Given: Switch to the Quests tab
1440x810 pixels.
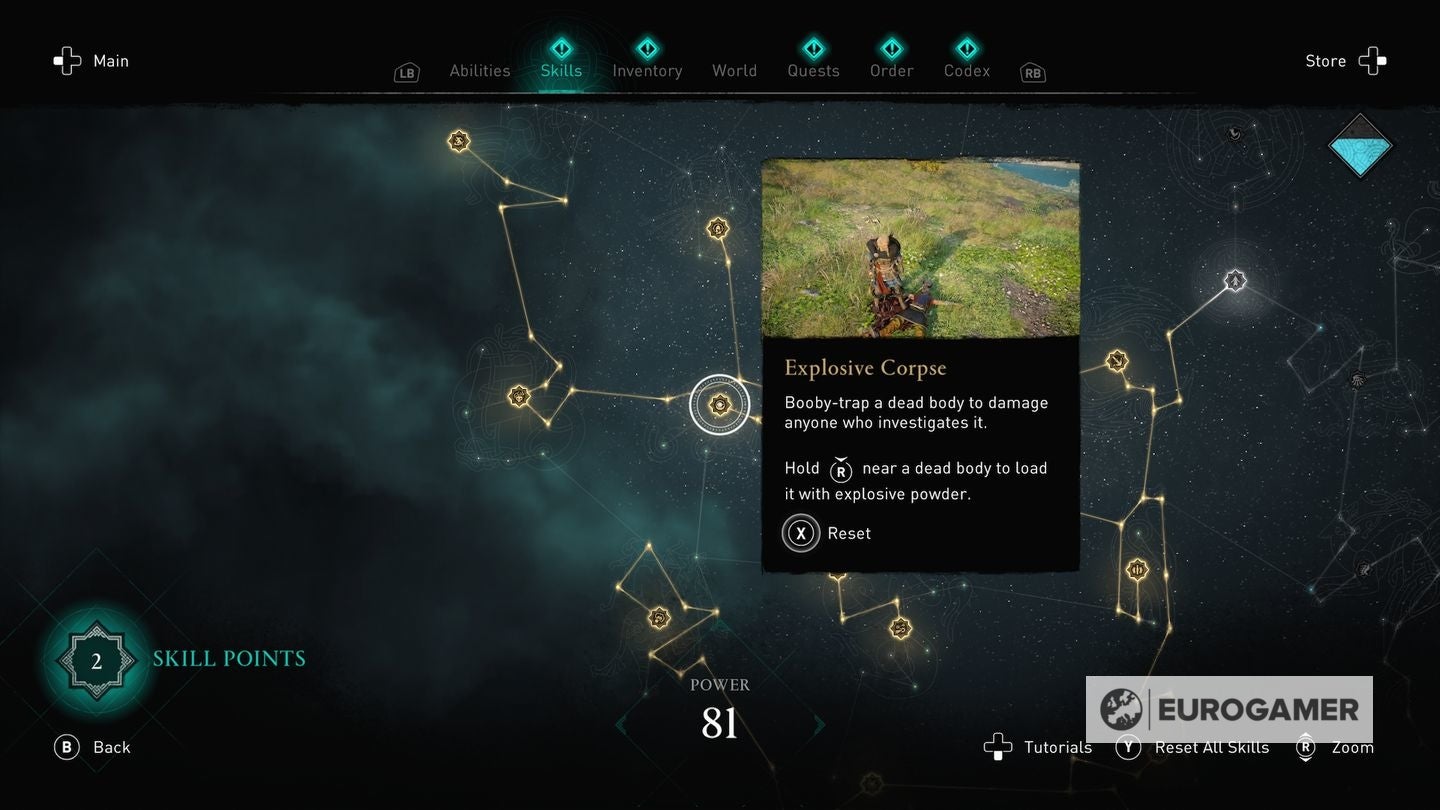Looking at the screenshot, I should point(813,70).
